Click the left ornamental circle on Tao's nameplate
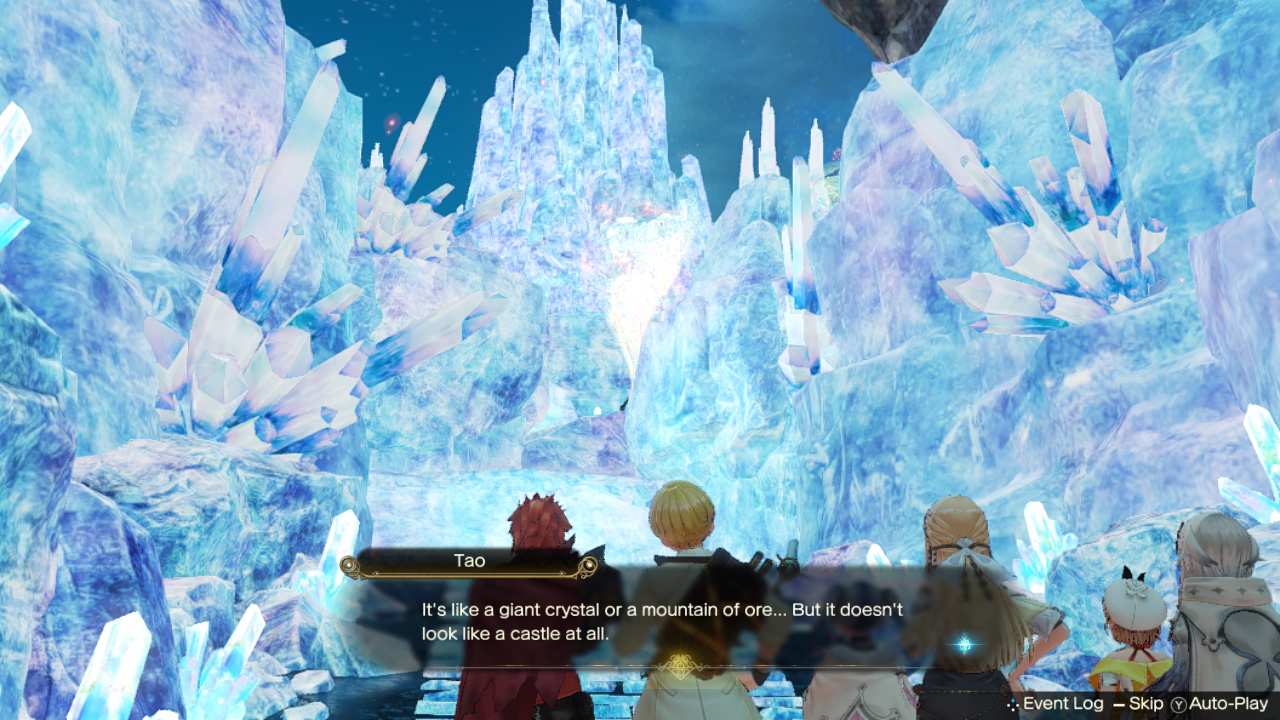 (x=348, y=566)
